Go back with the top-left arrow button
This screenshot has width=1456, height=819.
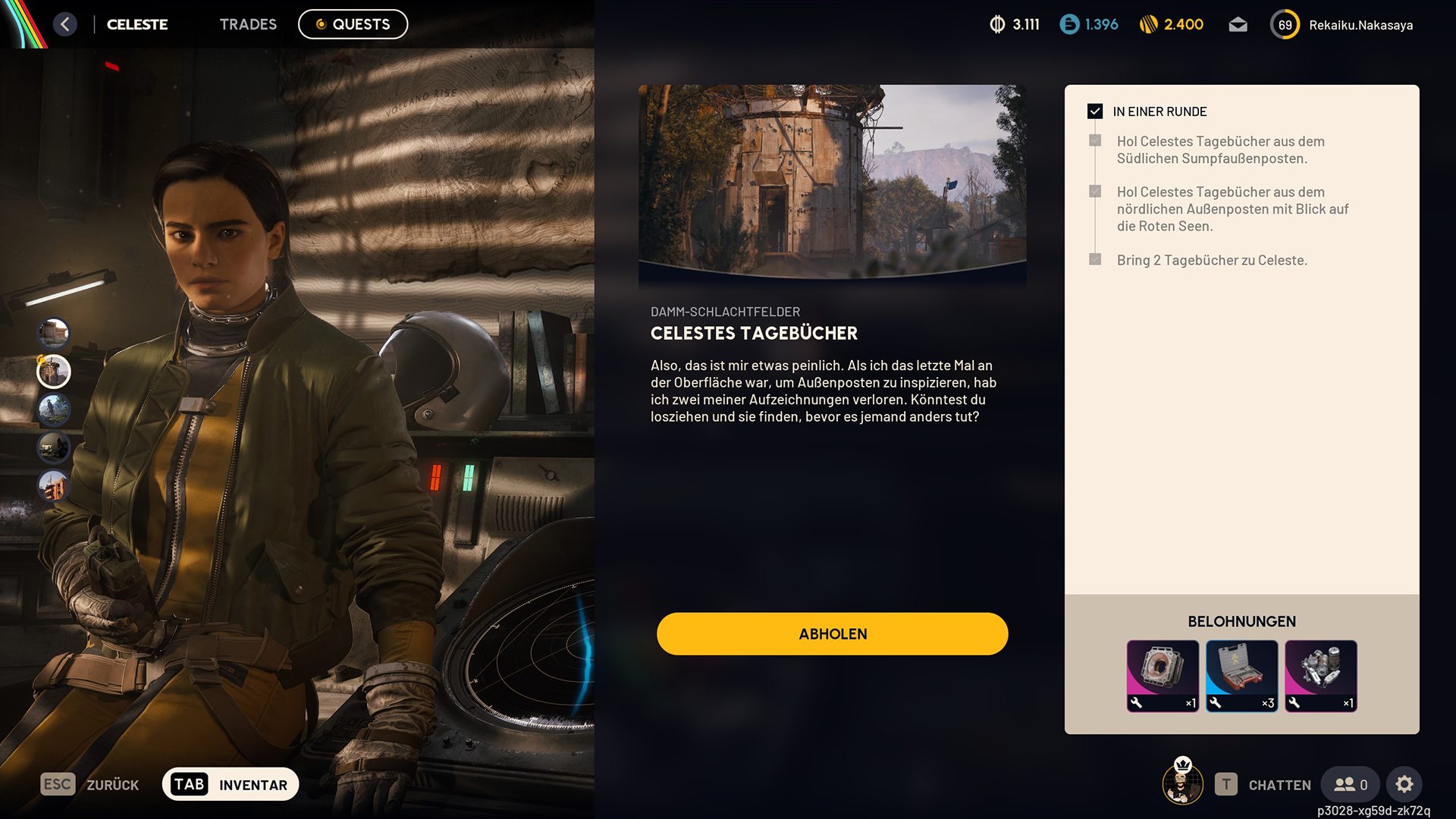[x=65, y=24]
